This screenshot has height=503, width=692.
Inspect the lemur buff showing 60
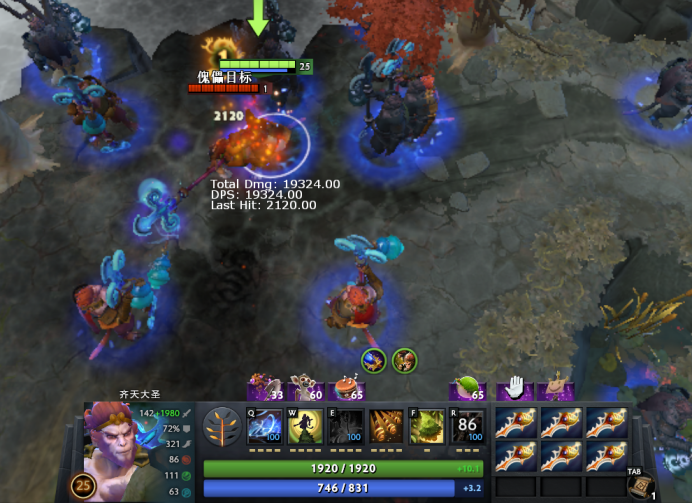point(305,387)
